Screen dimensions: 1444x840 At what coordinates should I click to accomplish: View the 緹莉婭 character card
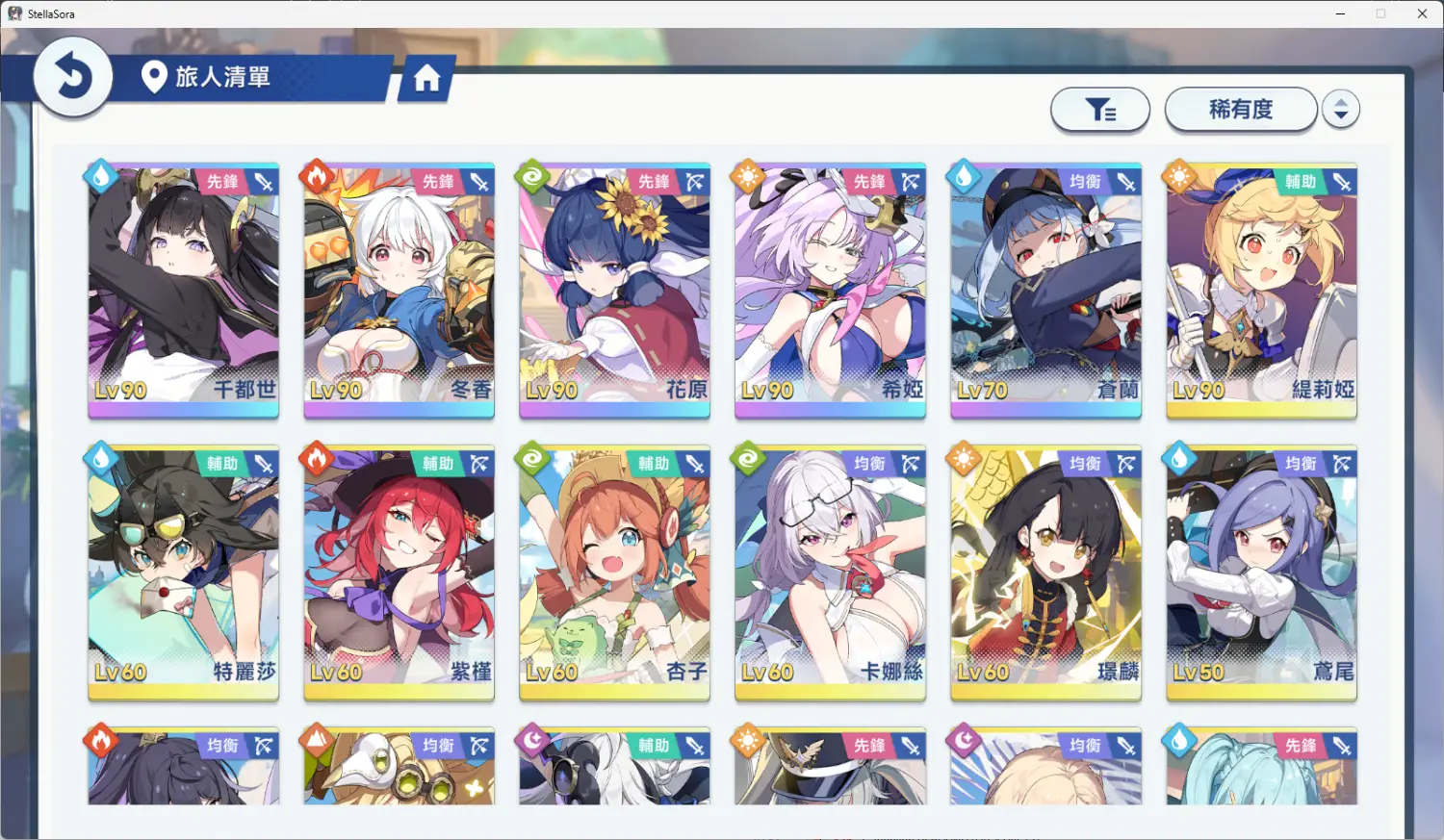pos(1261,289)
